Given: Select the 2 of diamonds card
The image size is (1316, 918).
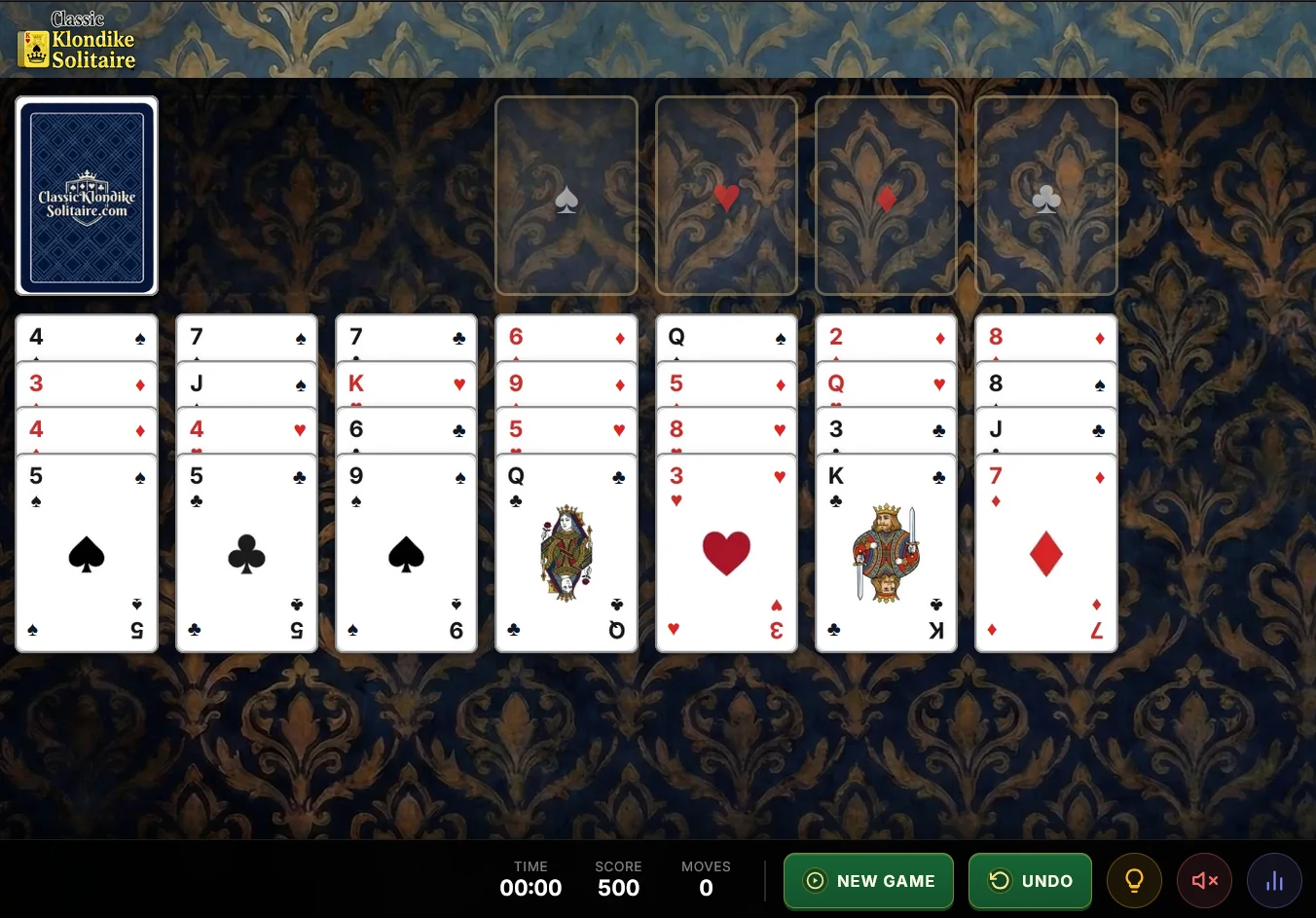Looking at the screenshot, I should click(886, 337).
